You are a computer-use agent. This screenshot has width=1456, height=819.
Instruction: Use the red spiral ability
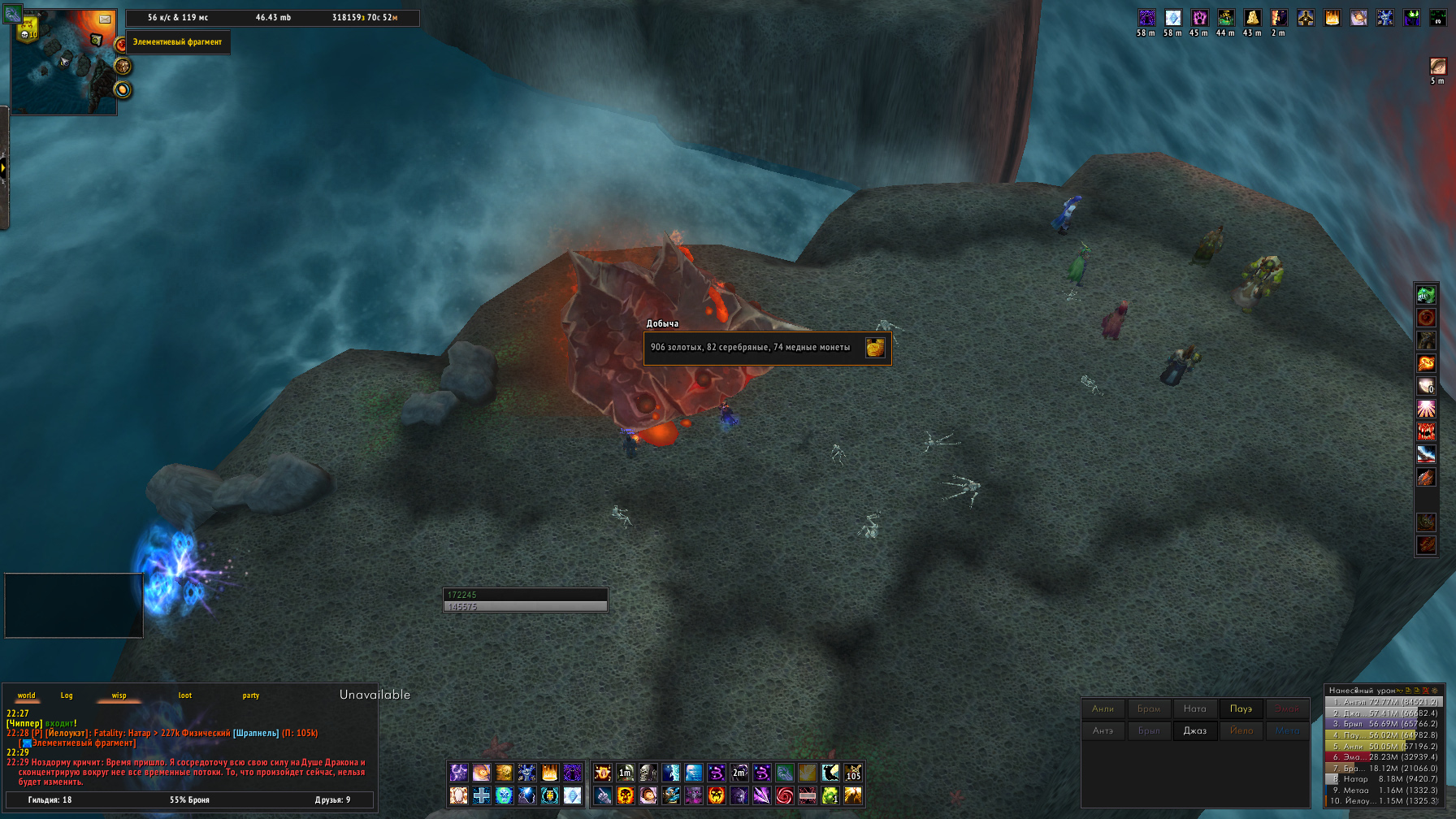(784, 795)
